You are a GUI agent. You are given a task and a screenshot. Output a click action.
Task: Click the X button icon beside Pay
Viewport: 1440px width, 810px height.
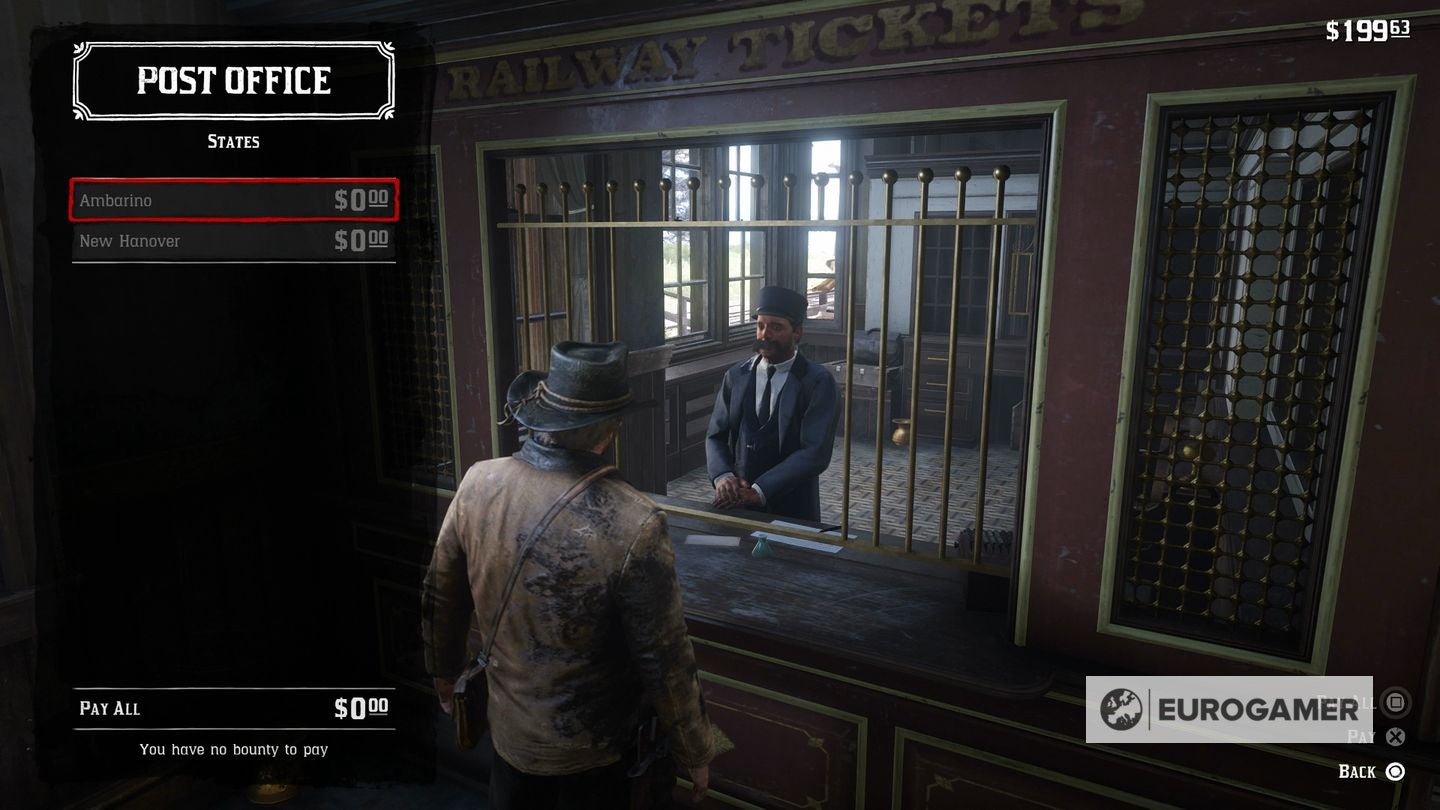1396,738
